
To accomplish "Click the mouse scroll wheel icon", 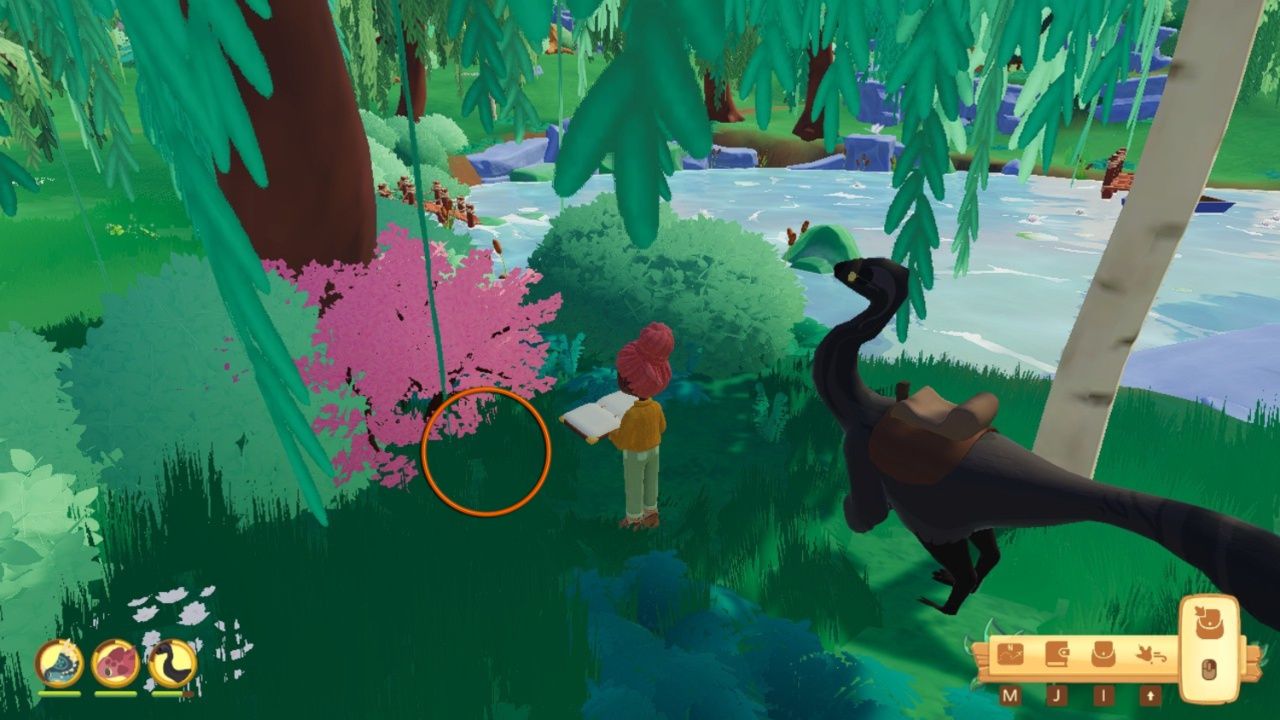I will (x=1208, y=667).
